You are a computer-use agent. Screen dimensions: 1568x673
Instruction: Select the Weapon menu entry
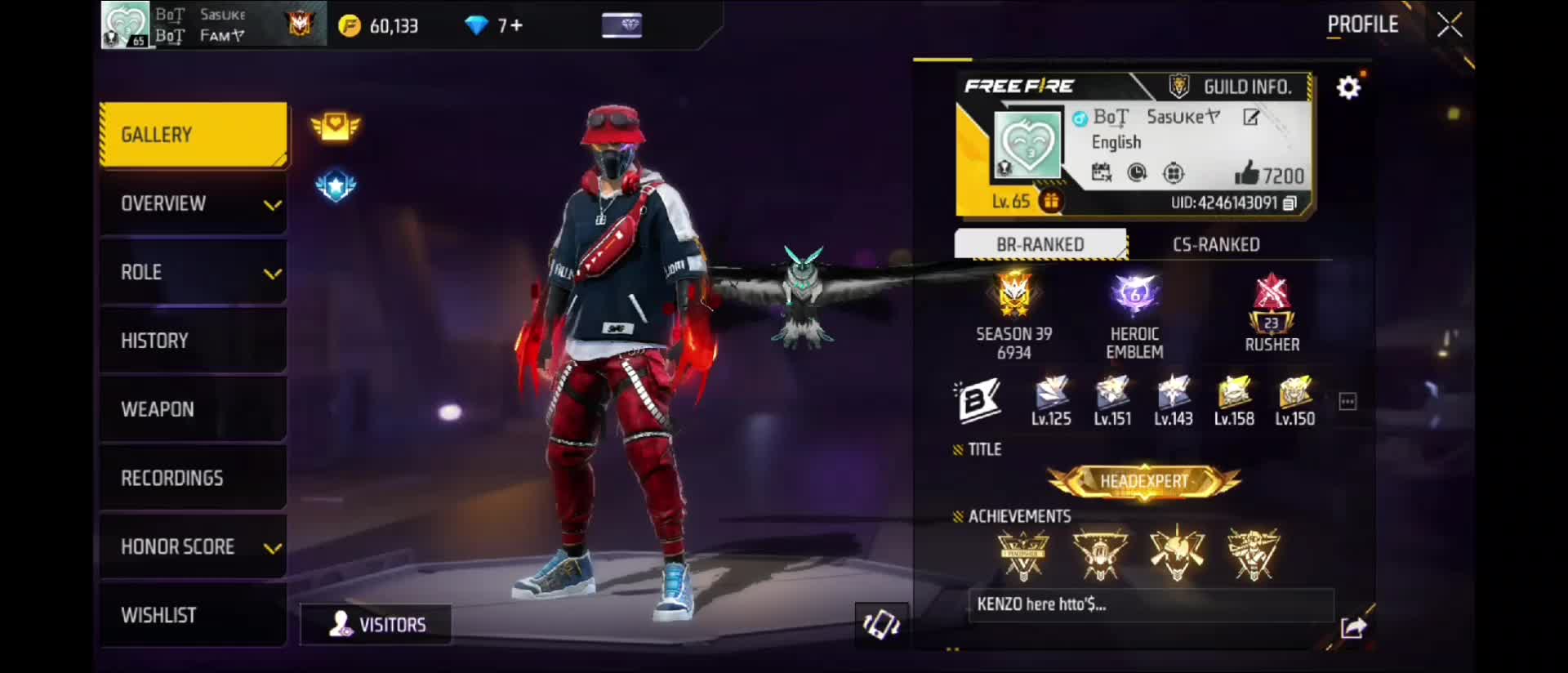pos(193,409)
